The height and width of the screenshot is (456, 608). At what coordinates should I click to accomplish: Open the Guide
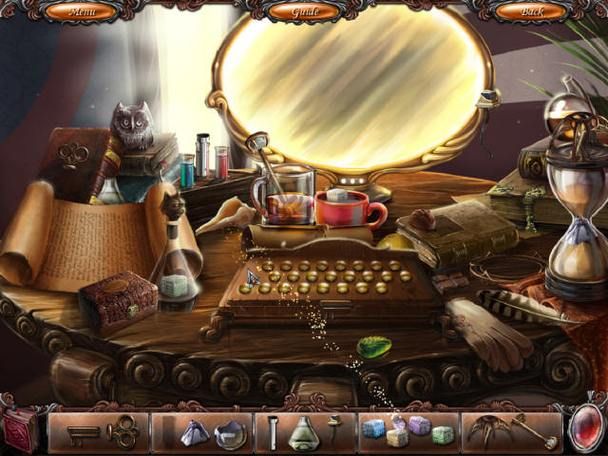[x=305, y=12]
